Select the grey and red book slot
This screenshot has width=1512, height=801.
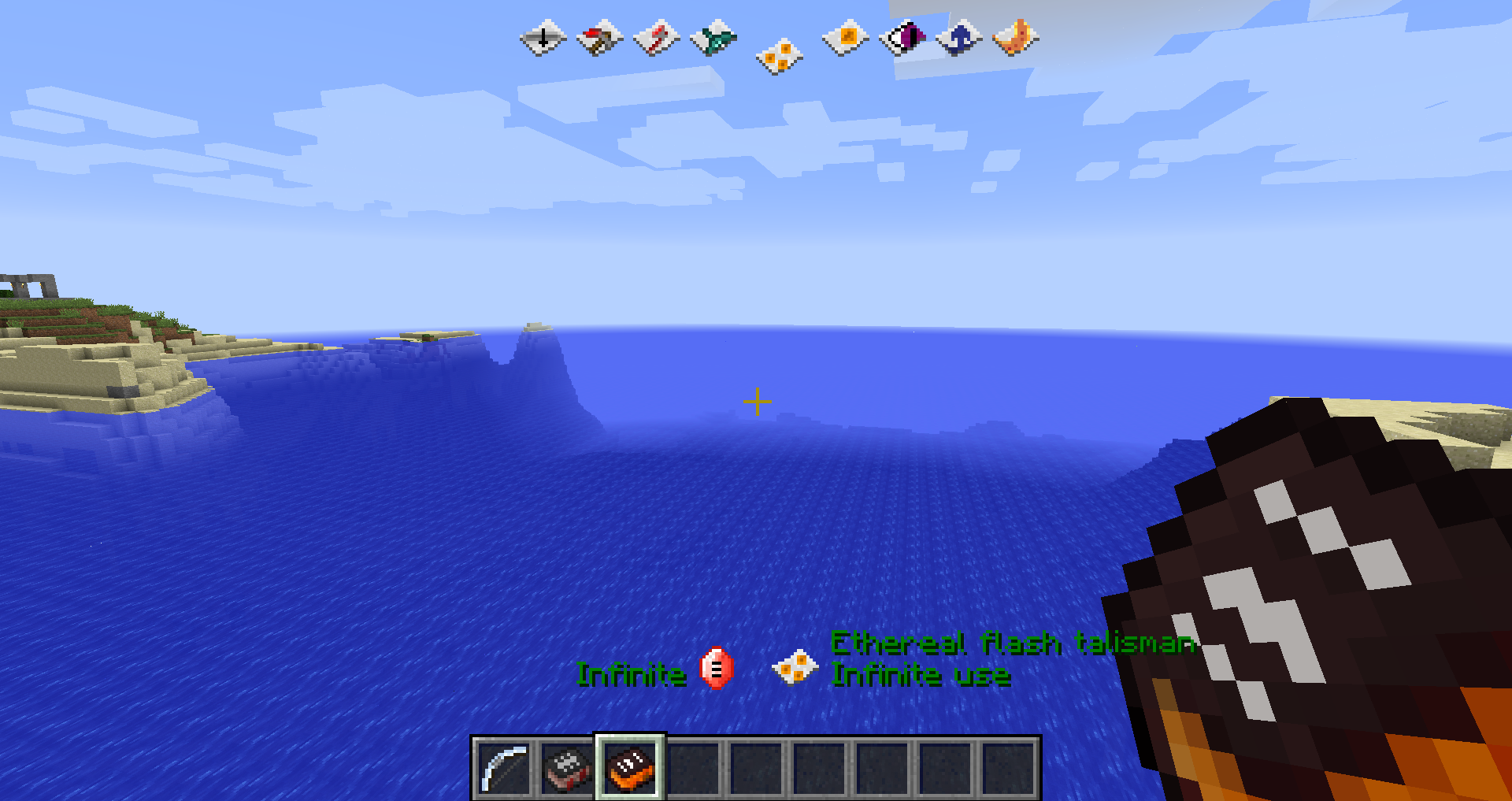point(567,768)
